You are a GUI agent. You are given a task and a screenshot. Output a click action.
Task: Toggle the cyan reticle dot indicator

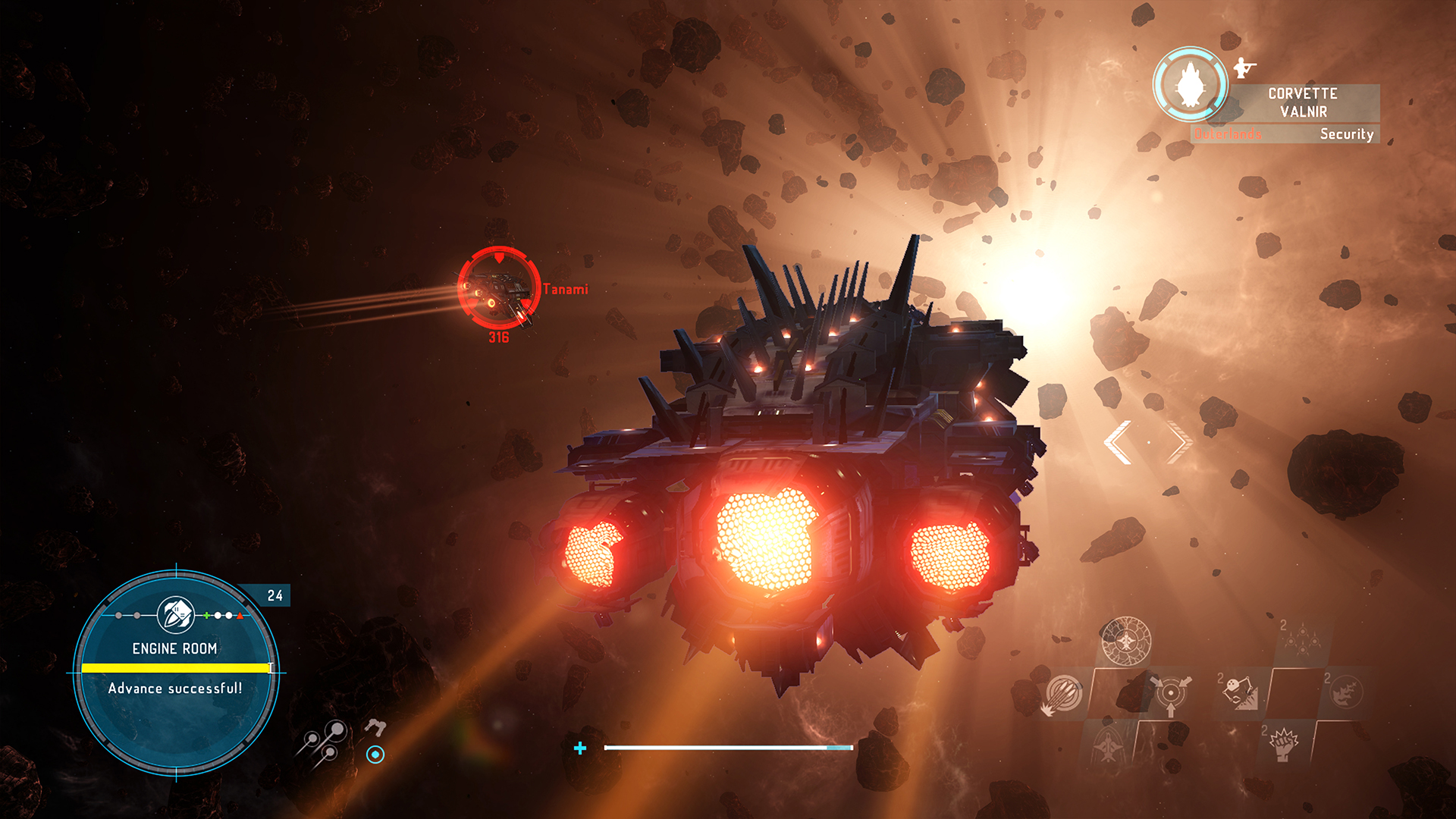pyautogui.click(x=375, y=754)
